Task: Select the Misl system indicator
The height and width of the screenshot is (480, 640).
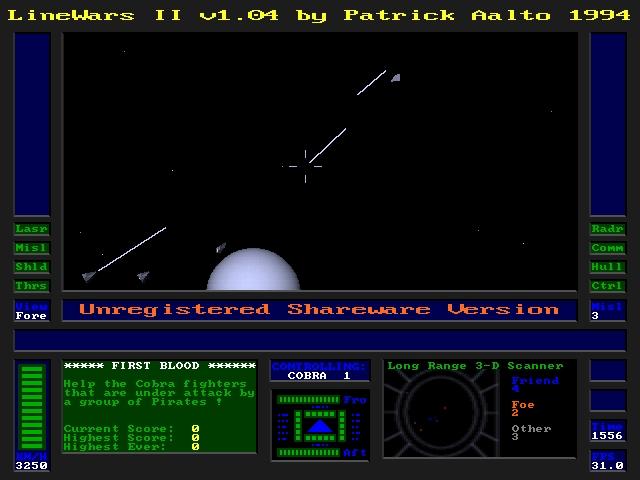Action: 32,248
